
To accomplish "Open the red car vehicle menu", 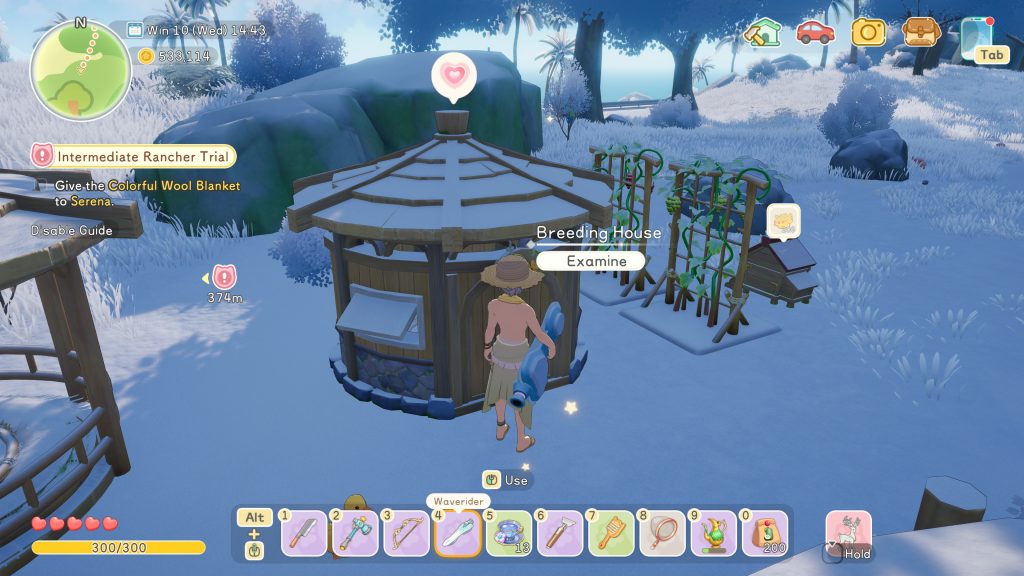I will coord(815,32).
